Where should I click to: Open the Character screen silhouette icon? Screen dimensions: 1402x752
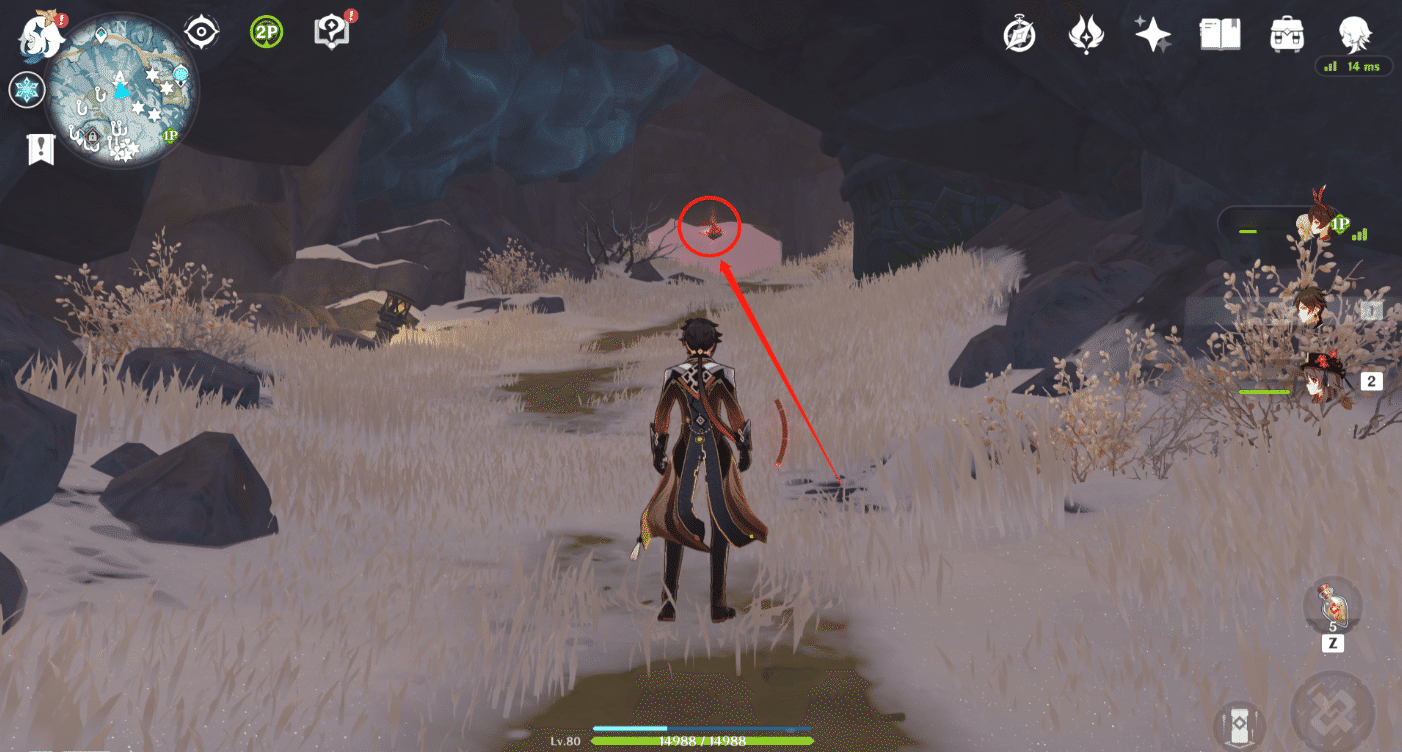coord(1352,33)
